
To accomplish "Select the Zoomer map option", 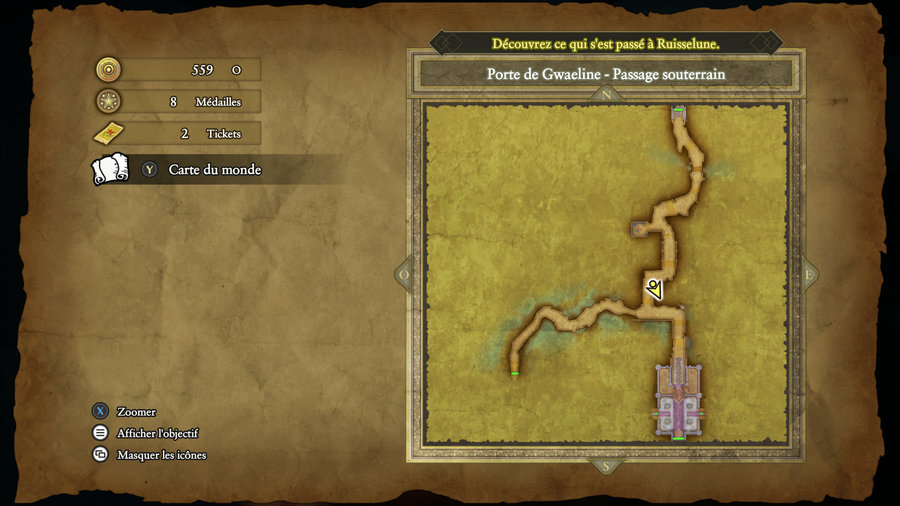I will 136,412.
